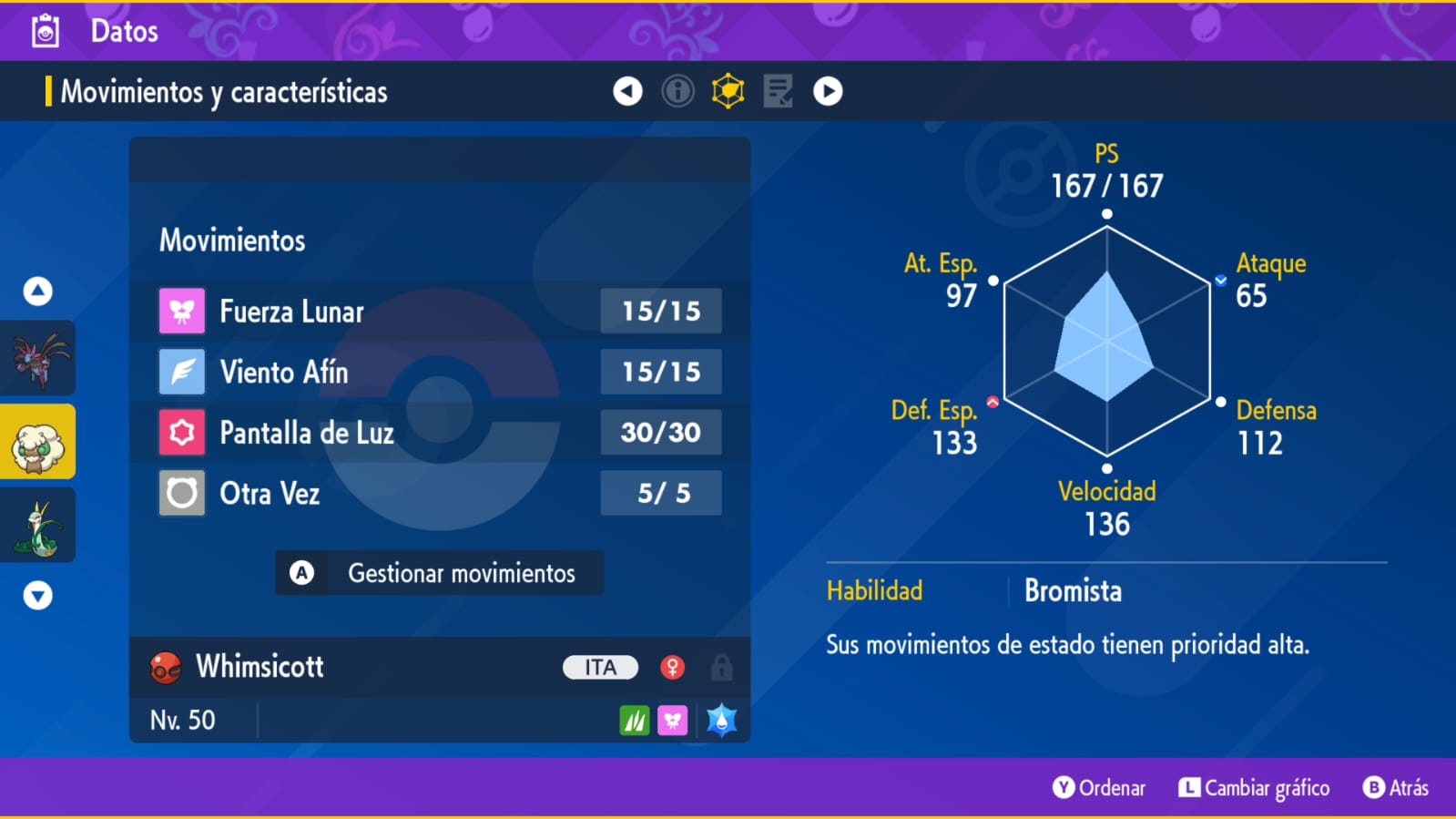Select Whimsicott party thumbnail
The image size is (1456, 819).
(38, 442)
